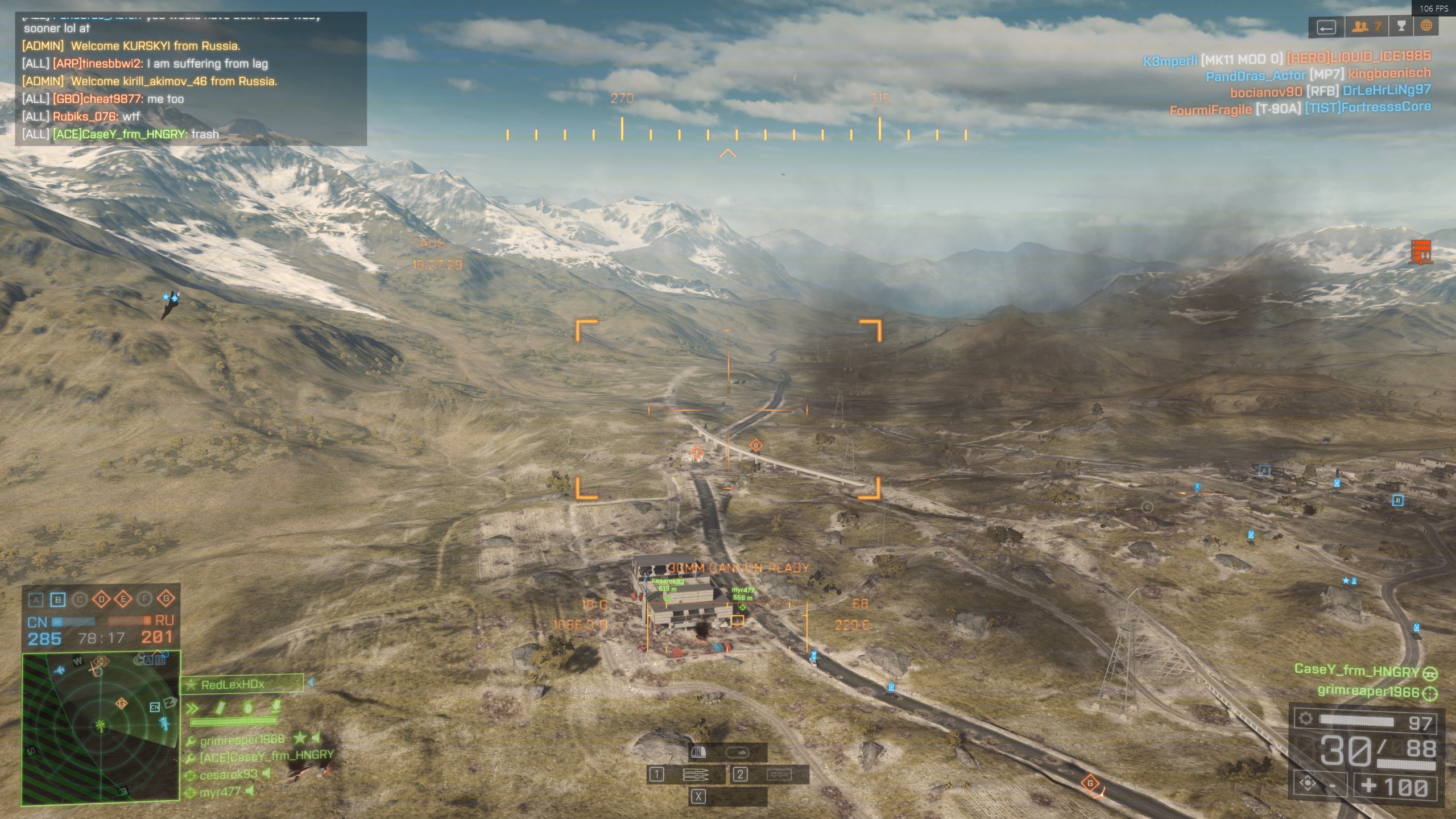Select grimreaper1966 in the squad list
The width and height of the screenshot is (1456, 819).
[x=242, y=739]
